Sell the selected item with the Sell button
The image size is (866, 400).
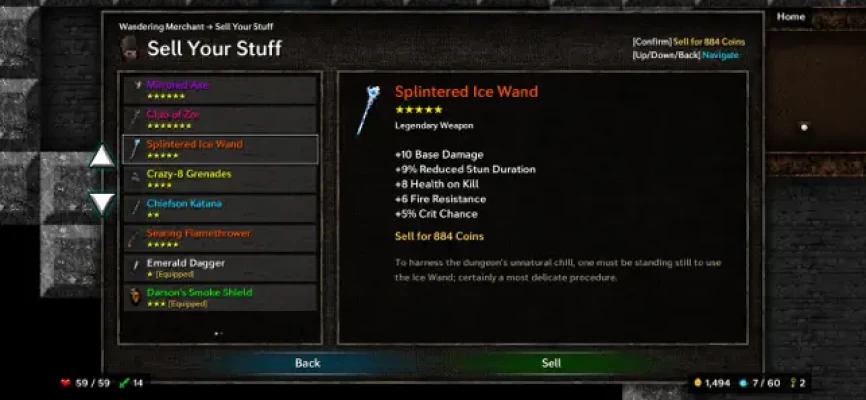coord(551,363)
